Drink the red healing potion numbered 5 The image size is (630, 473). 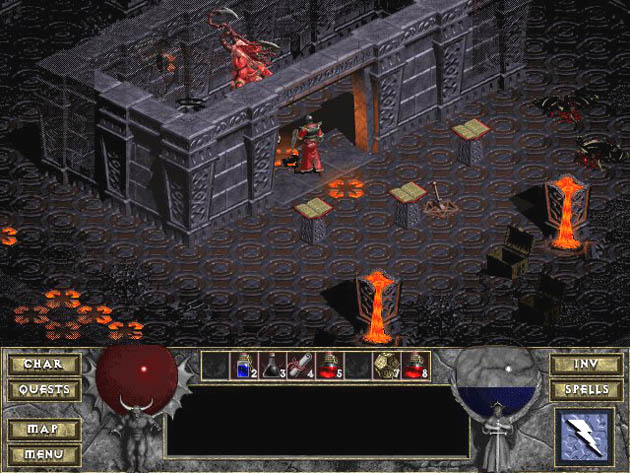330,366
